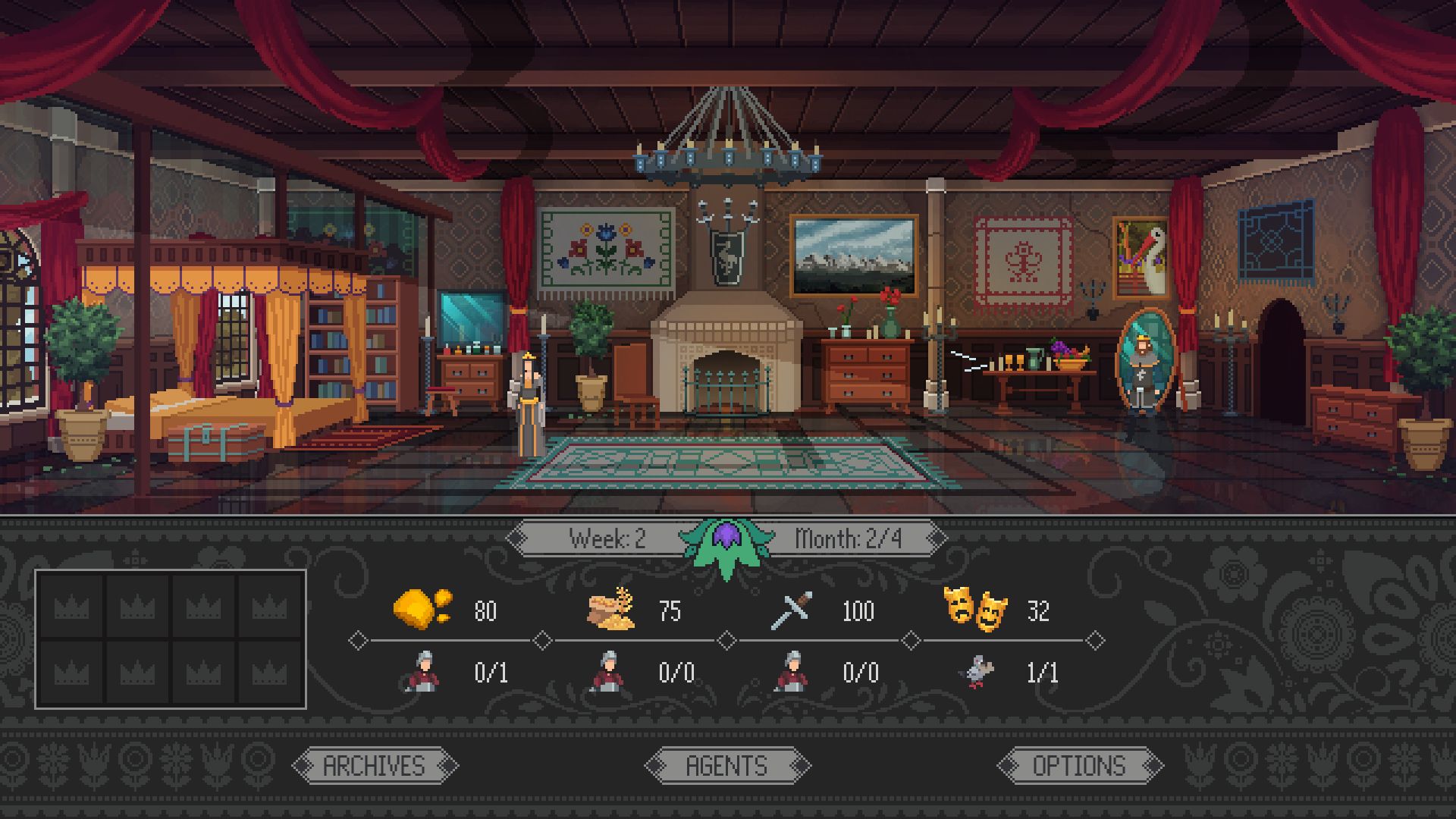Image resolution: width=1456 pixels, height=819 pixels.
Task: Open the Options menu
Action: coord(1079,766)
